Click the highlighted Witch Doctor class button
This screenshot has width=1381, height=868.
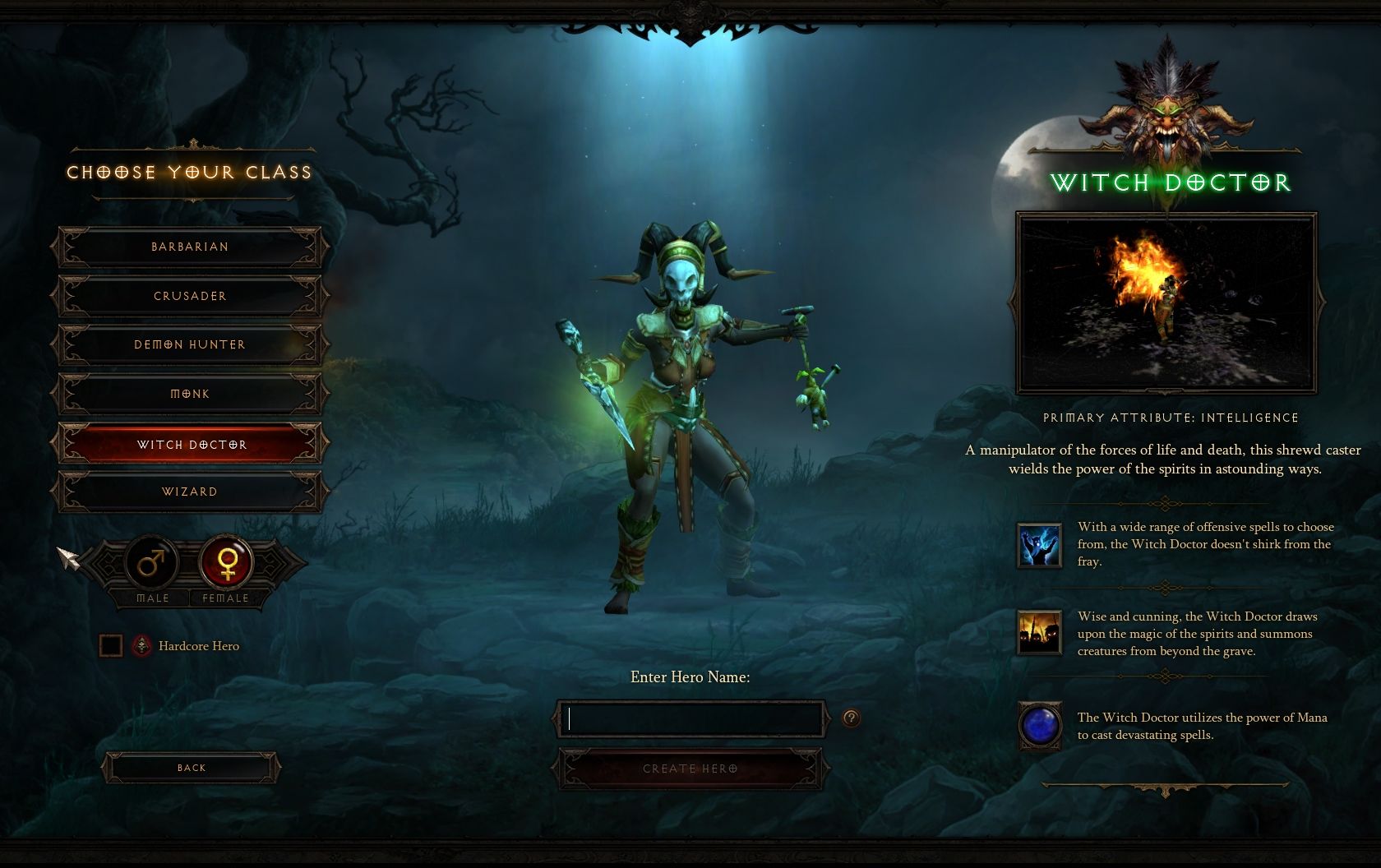(190, 444)
